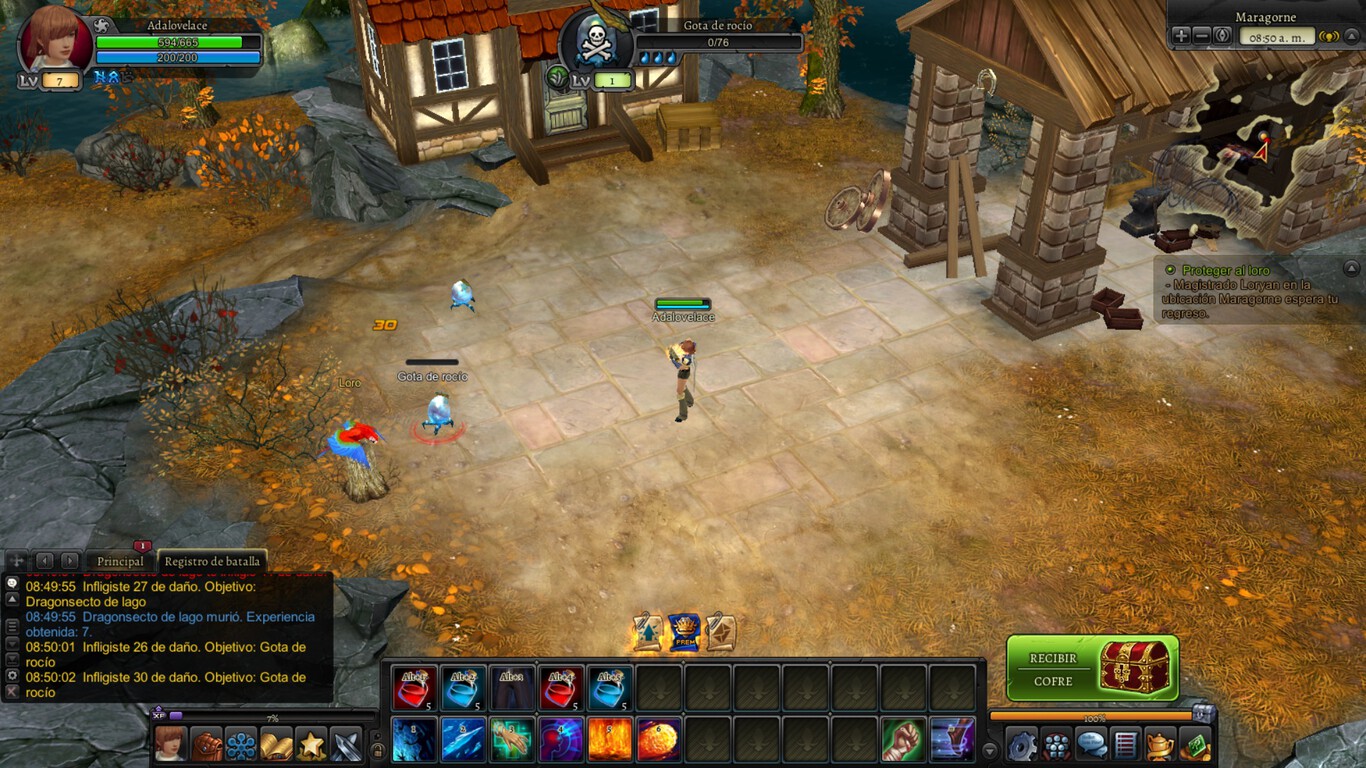Toggle the padlock on the action bar
This screenshot has width=1366, height=768.
[x=379, y=750]
